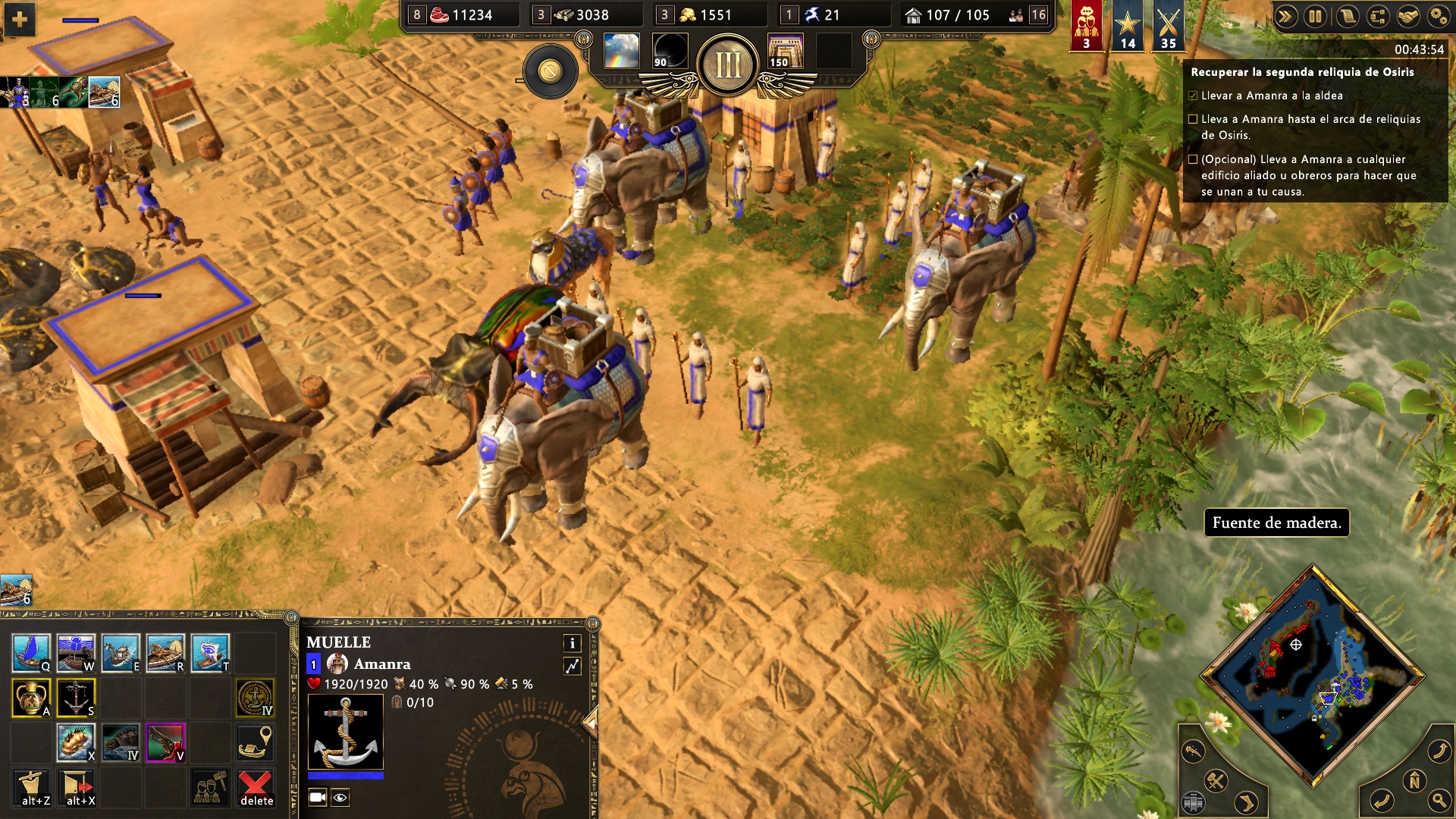Set the dock rally point

pyautogui.click(x=255, y=742)
